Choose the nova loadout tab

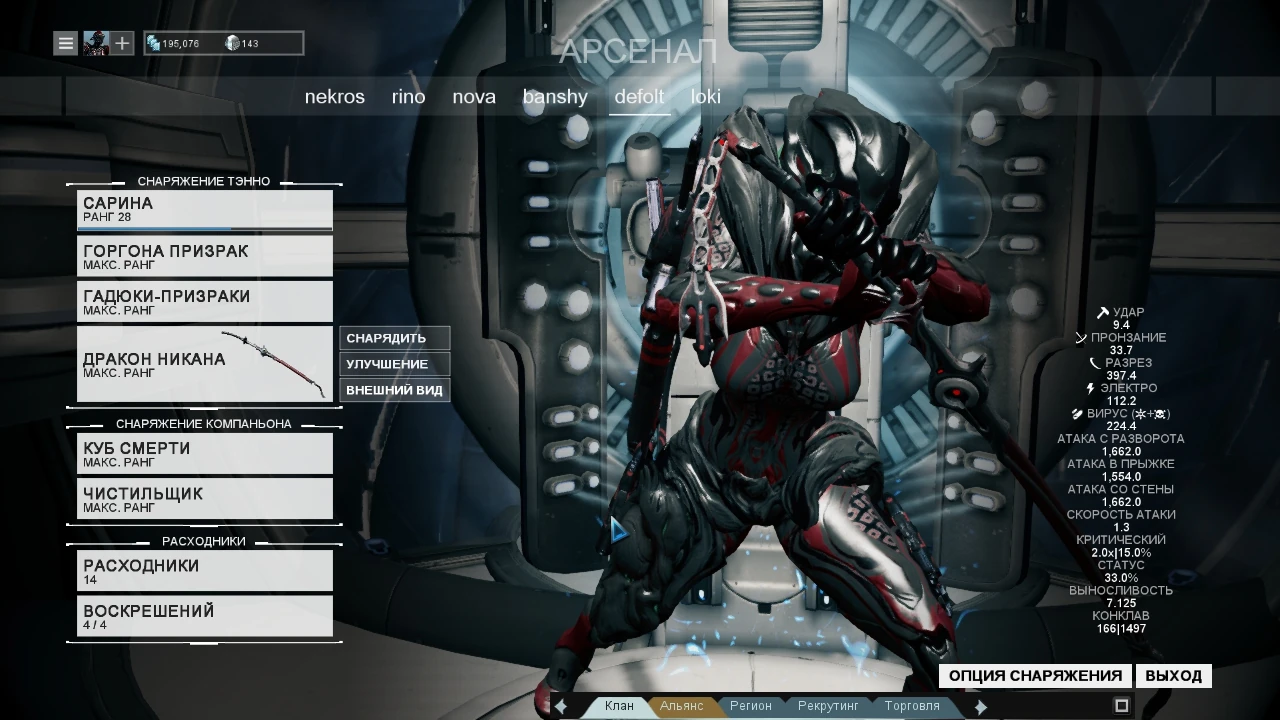(474, 97)
